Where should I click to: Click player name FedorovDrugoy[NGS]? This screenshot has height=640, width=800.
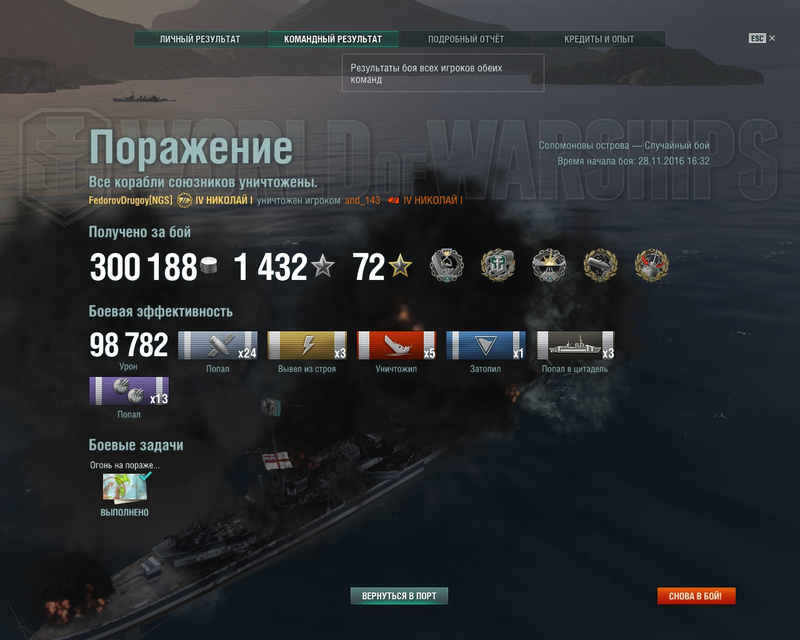click(130, 200)
